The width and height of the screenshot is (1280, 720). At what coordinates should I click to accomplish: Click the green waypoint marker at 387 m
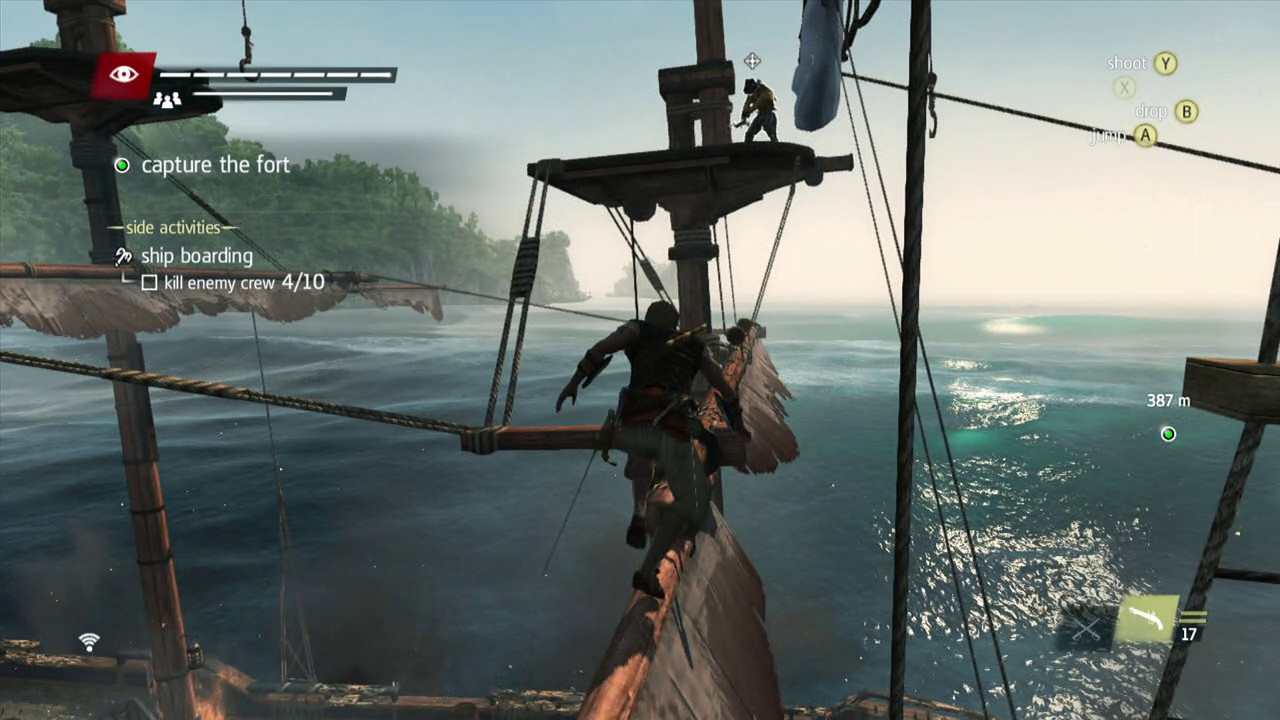click(1167, 434)
